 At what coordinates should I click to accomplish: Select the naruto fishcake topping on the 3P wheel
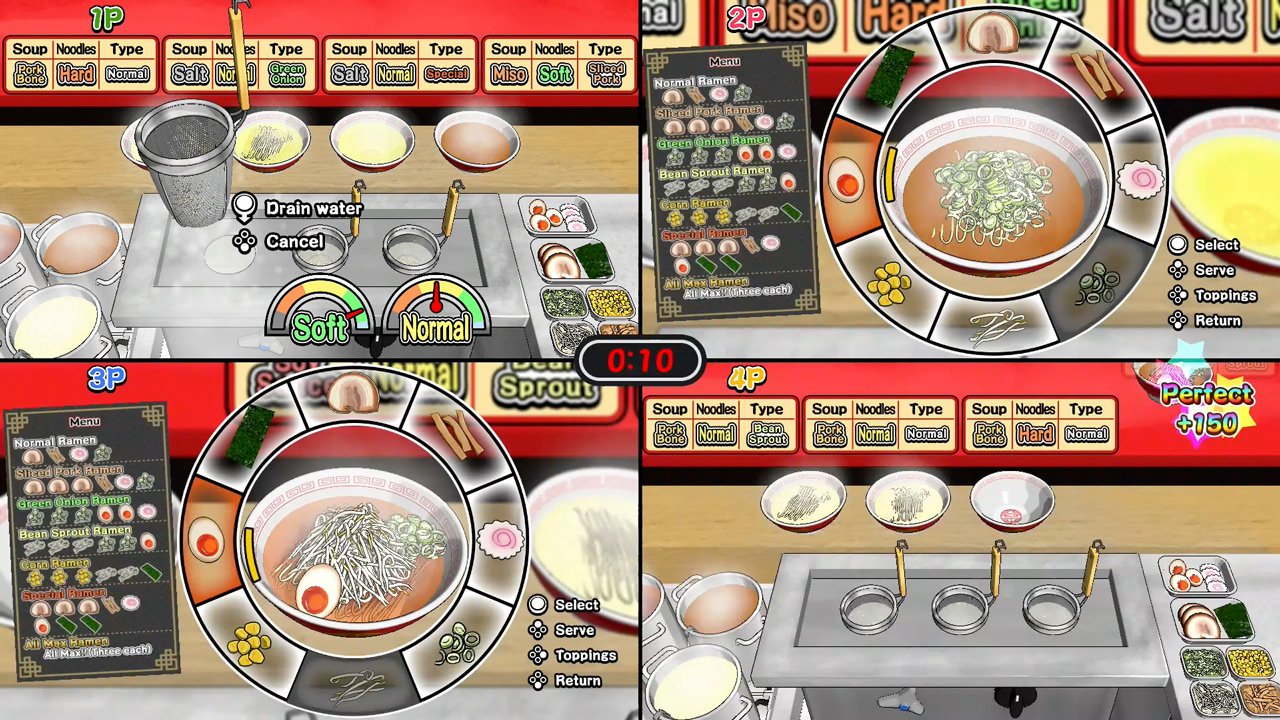(x=503, y=540)
